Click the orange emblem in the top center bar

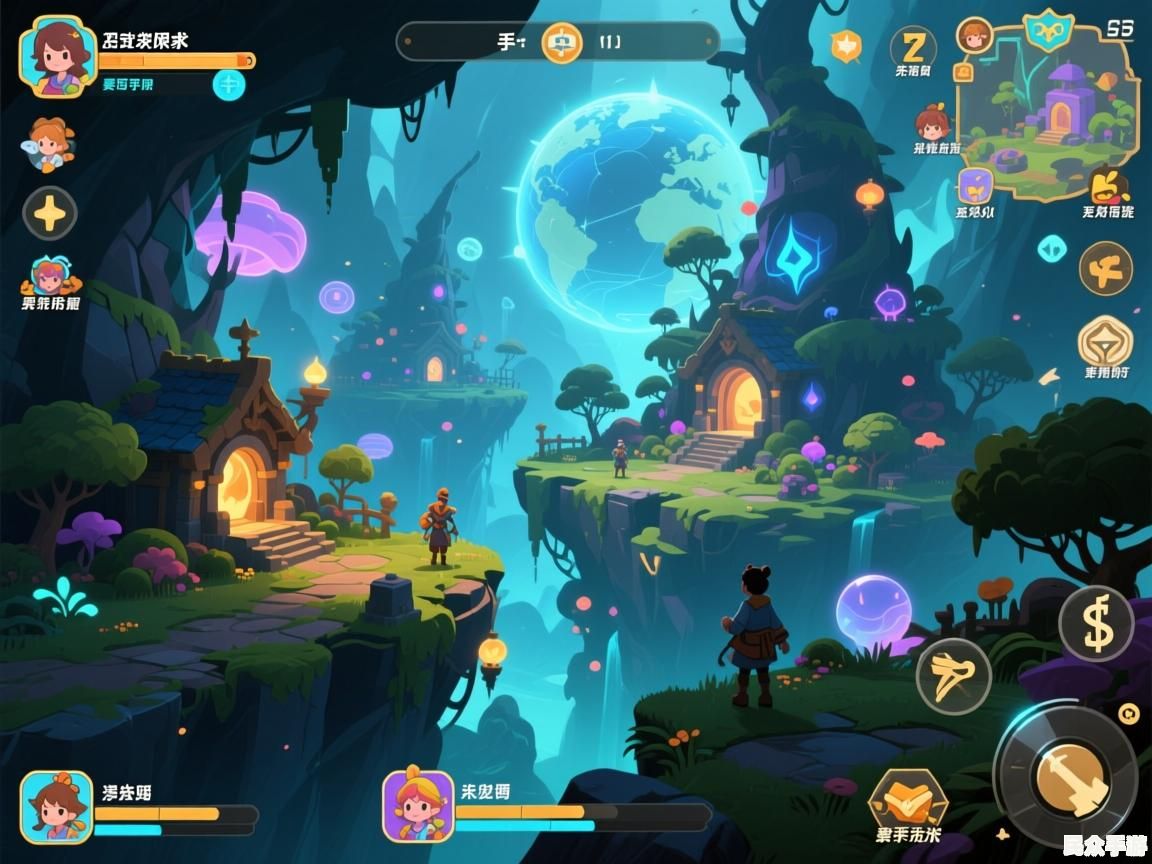[561, 42]
